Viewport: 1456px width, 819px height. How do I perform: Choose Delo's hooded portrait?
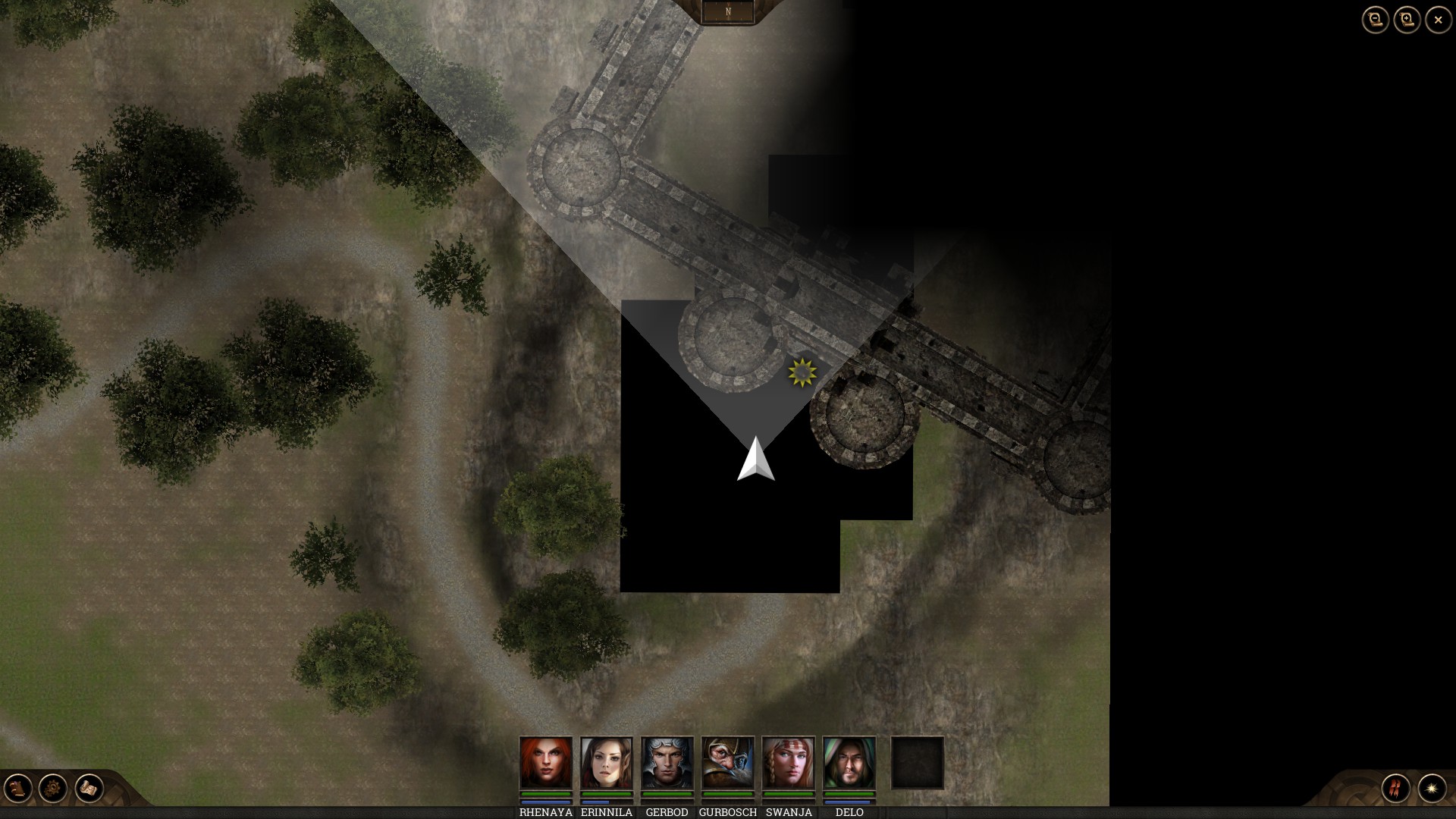[x=849, y=763]
